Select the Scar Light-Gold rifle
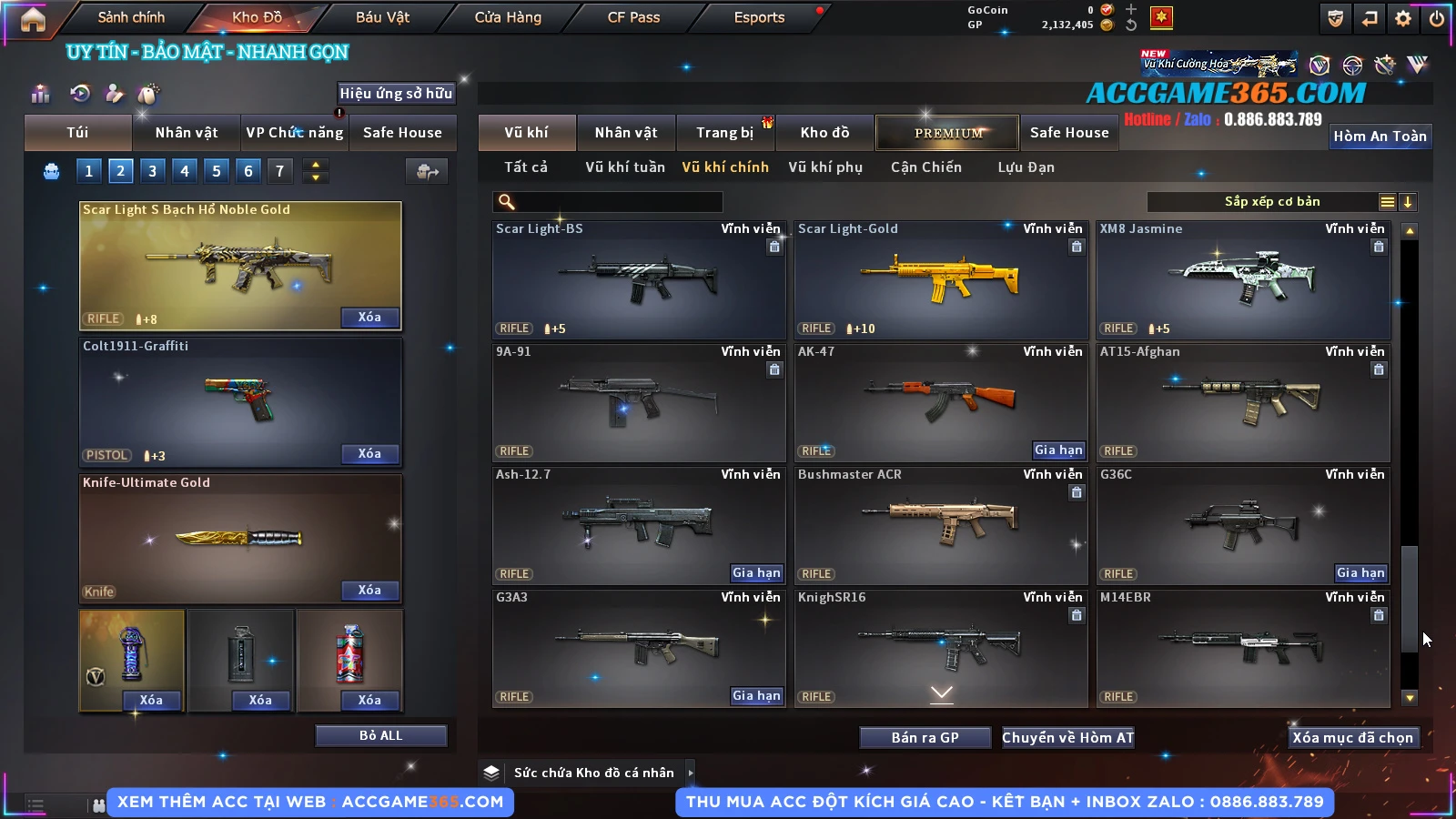Image resolution: width=1456 pixels, height=819 pixels. (x=940, y=280)
